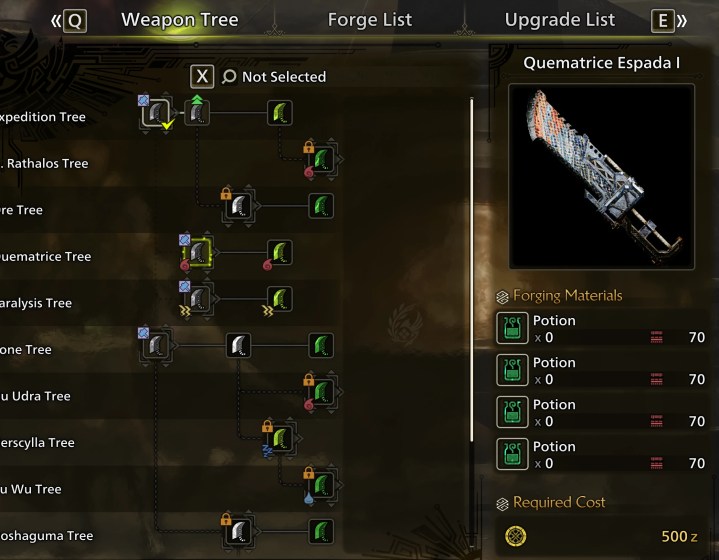Open the Forge List tab
719x560 pixels.
click(369, 20)
